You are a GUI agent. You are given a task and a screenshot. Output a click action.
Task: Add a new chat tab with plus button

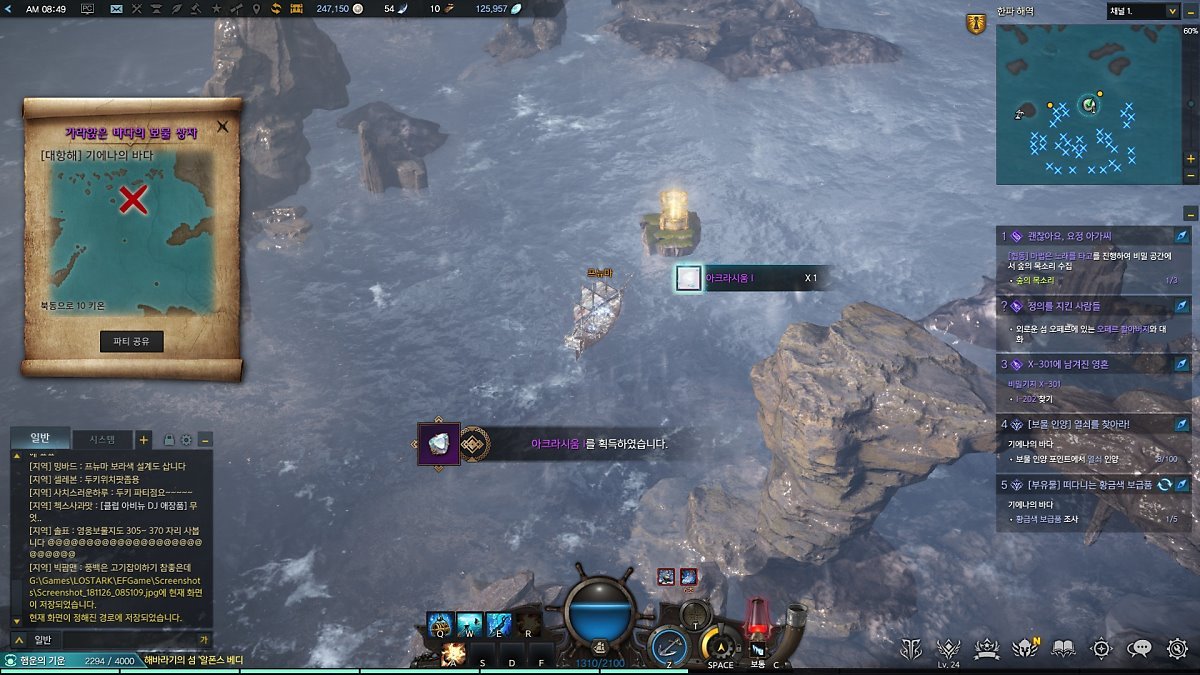coord(144,439)
